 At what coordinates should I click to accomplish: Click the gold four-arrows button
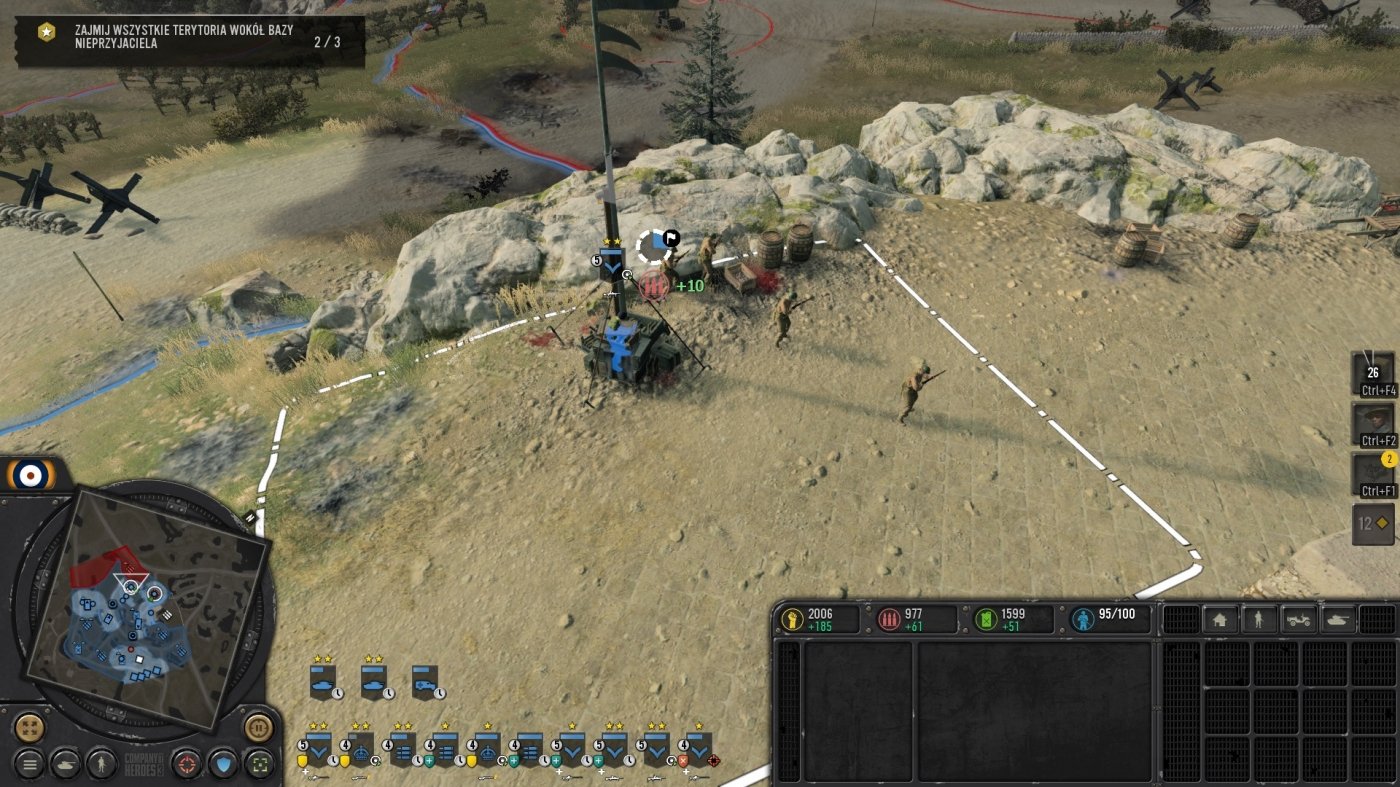pyautogui.click(x=30, y=727)
